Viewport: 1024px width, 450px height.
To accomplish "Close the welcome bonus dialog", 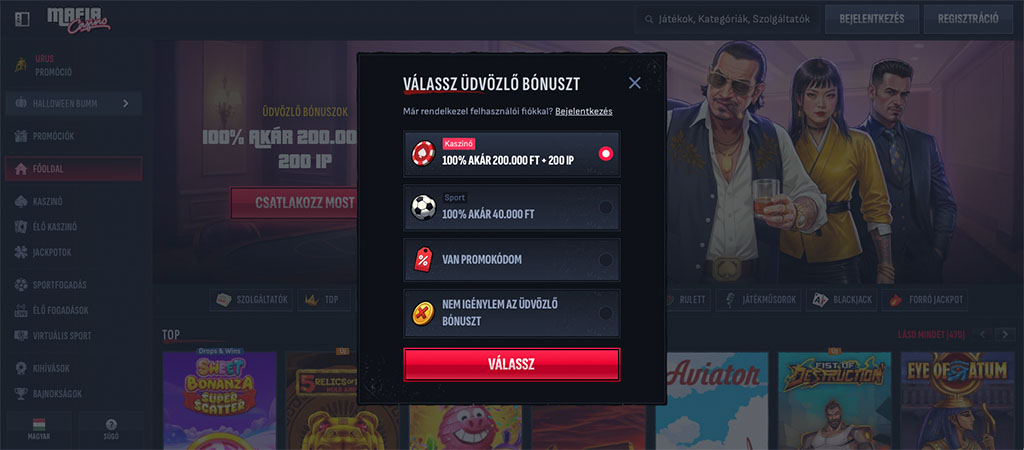I will 634,83.
